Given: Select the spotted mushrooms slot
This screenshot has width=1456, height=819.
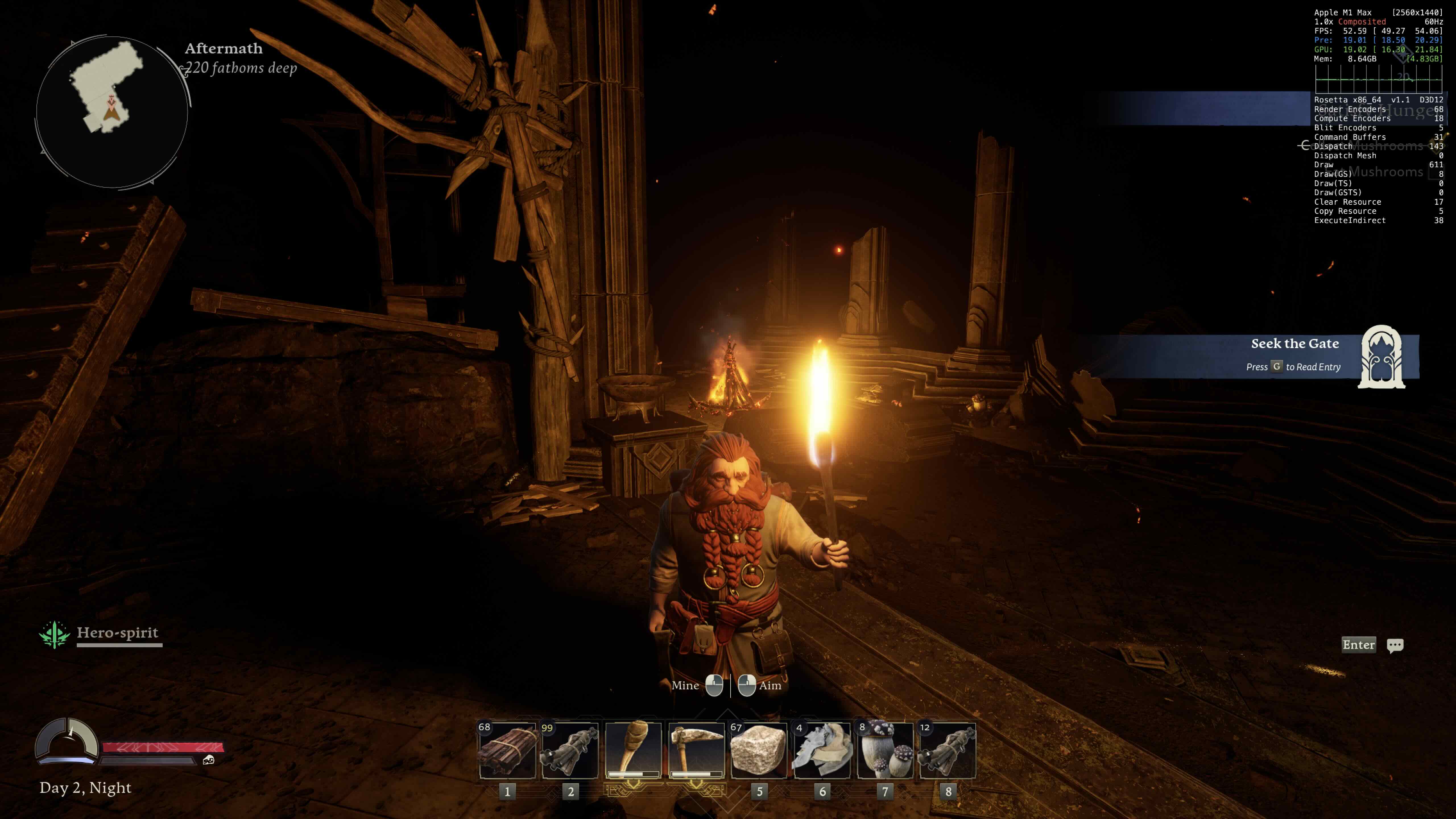Looking at the screenshot, I should coord(885,750).
